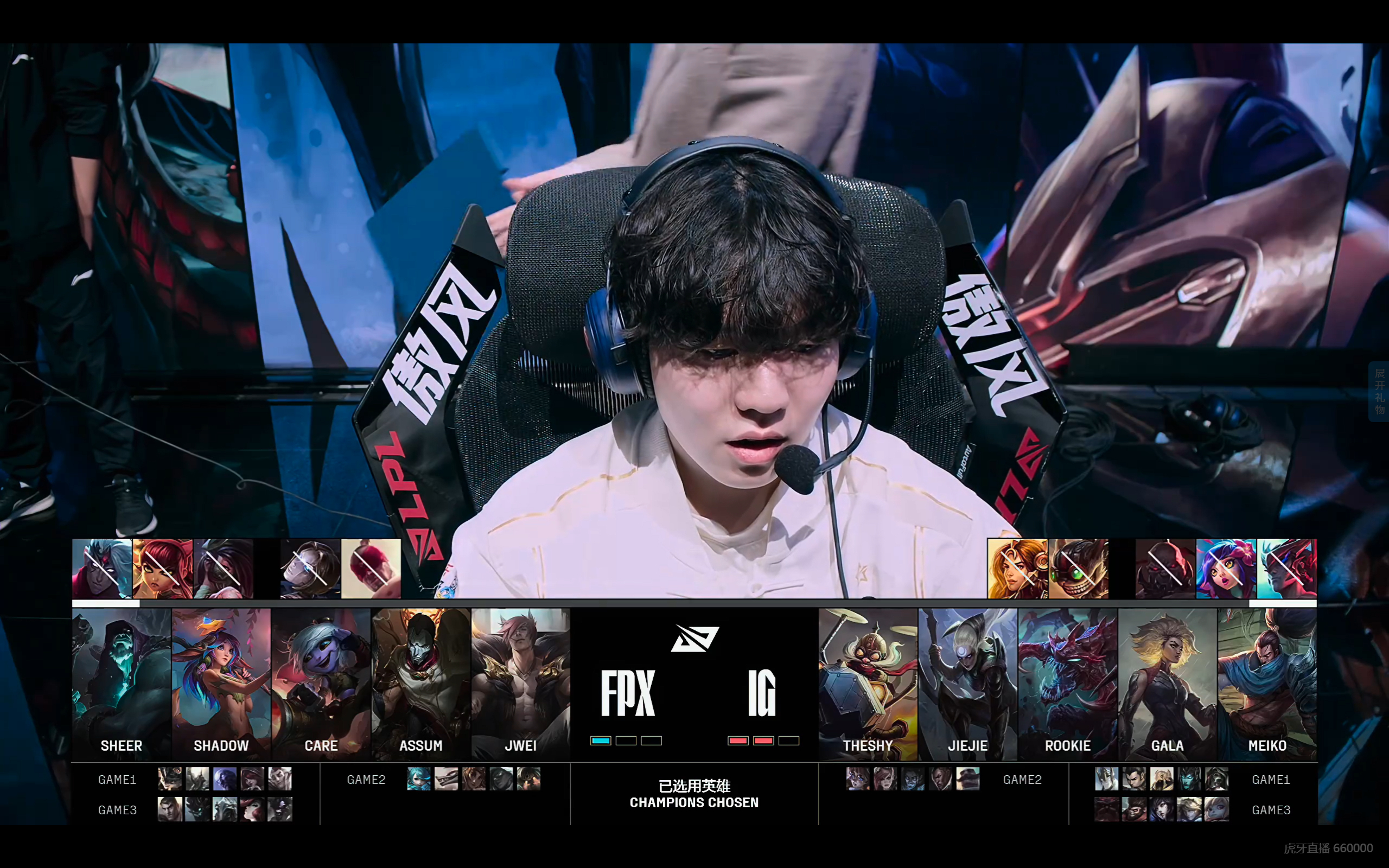Select THESHY's champion pick card
Image resolution: width=1389 pixels, height=868 pixels.
coord(868,683)
